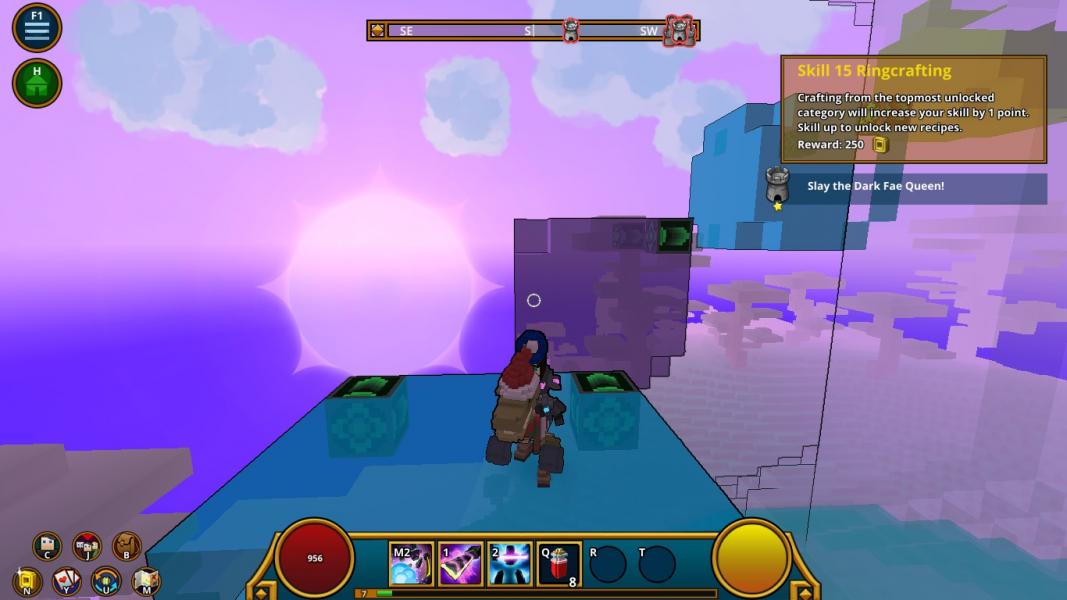The image size is (1067, 600).
Task: Open the character sheet icon (C)
Action: click(47, 546)
